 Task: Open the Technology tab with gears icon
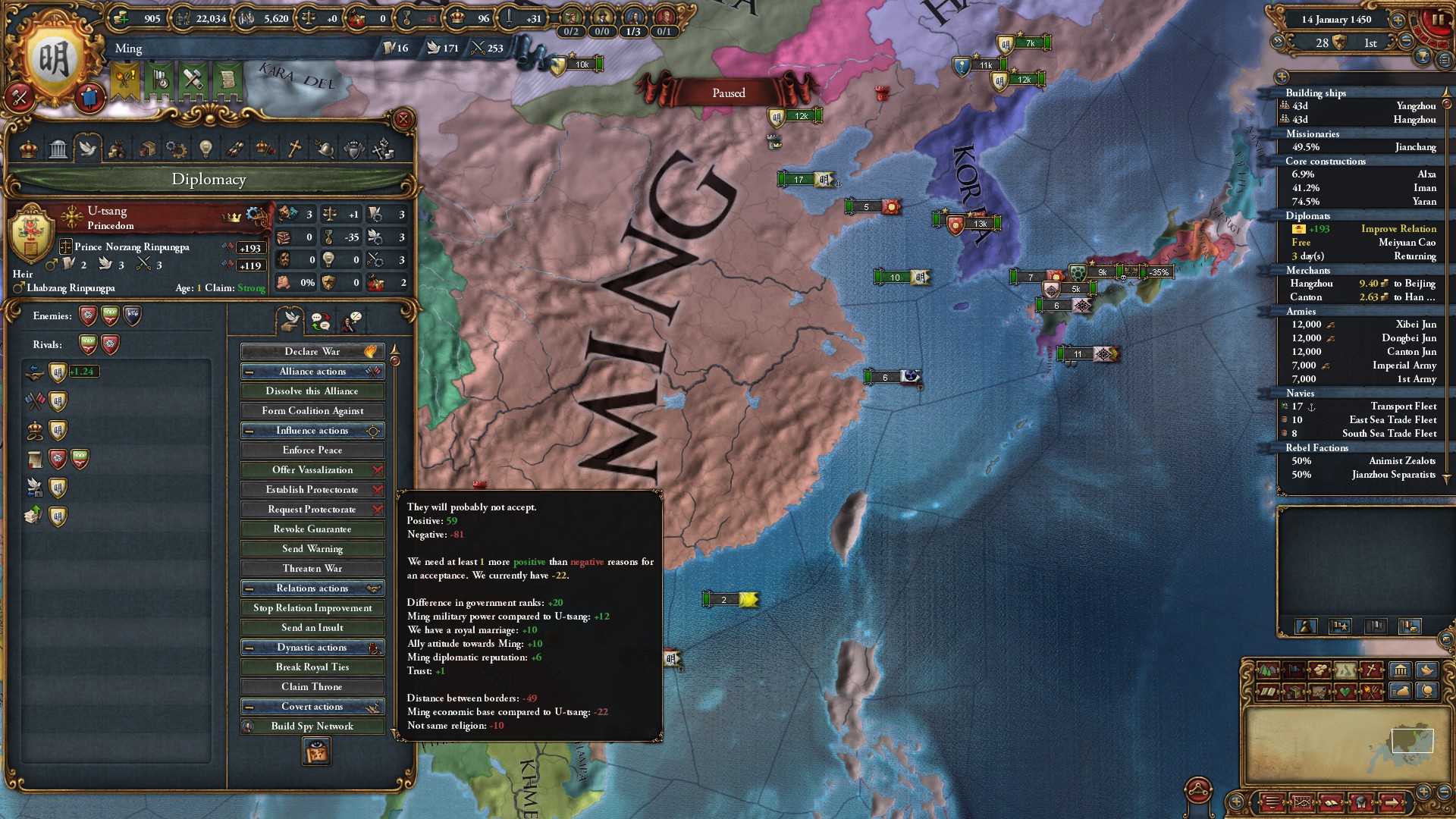(x=176, y=149)
